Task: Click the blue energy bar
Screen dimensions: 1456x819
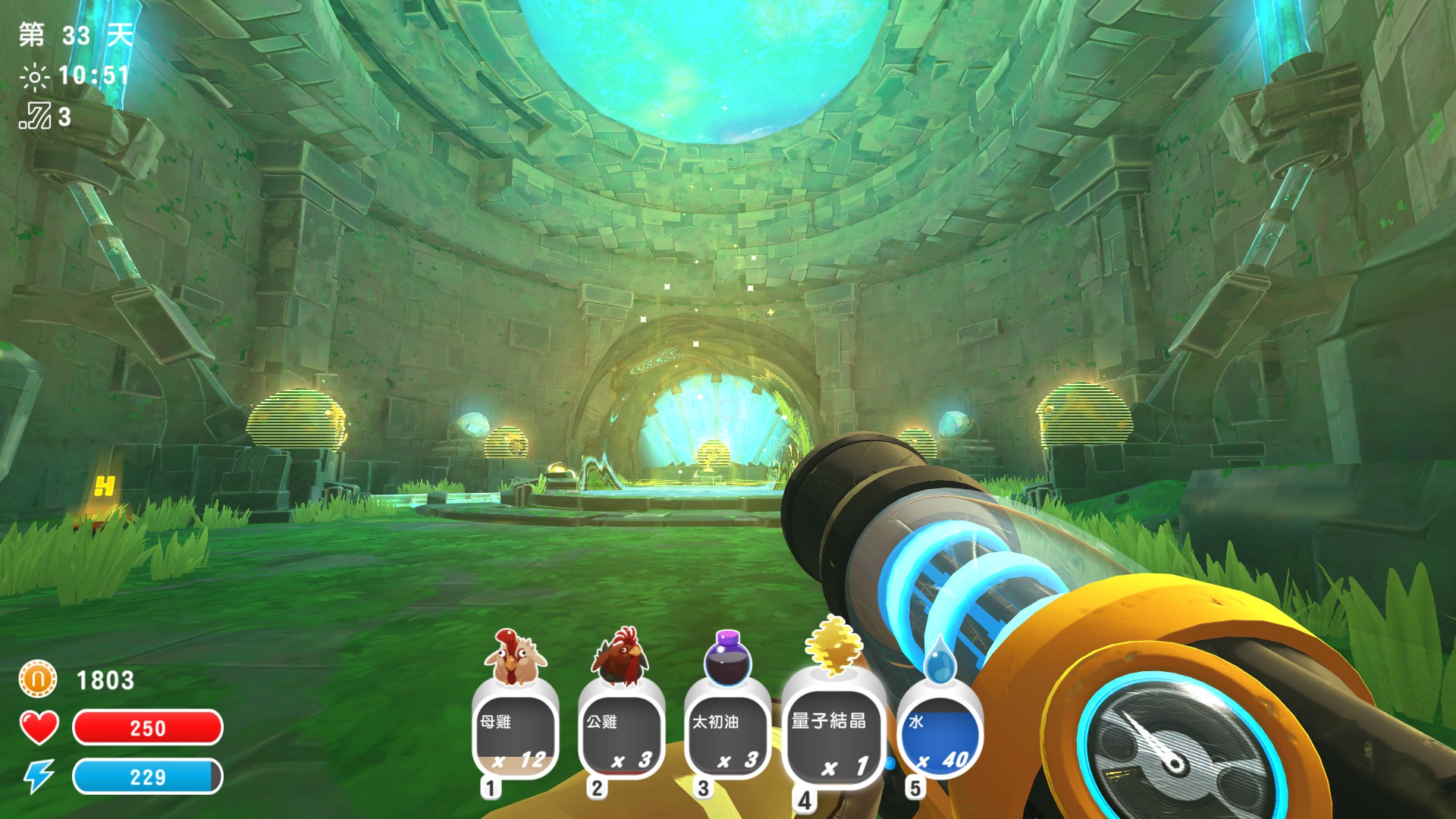Action: tap(149, 777)
